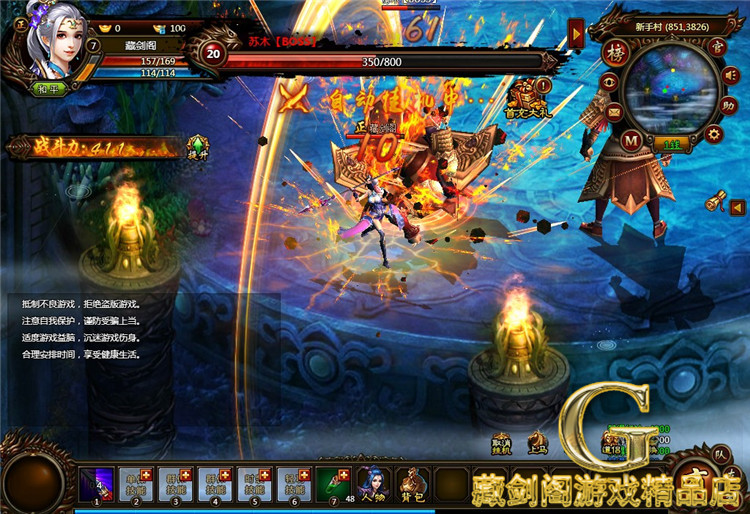750x514 pixels.
Task: Use the green potion item in slot 7
Action: pyautogui.click(x=333, y=484)
